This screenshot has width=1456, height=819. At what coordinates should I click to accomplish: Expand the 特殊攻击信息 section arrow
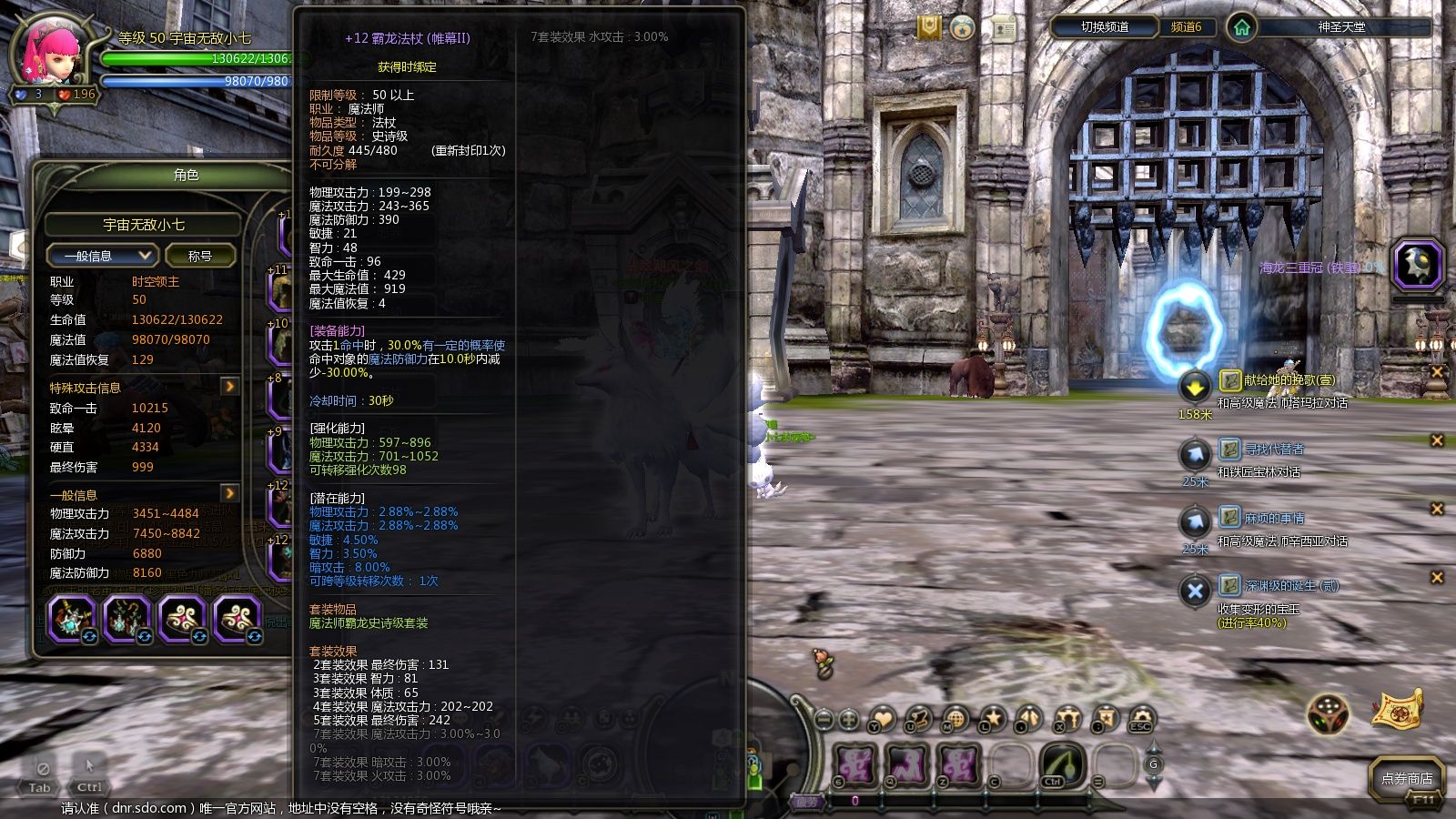point(230,387)
